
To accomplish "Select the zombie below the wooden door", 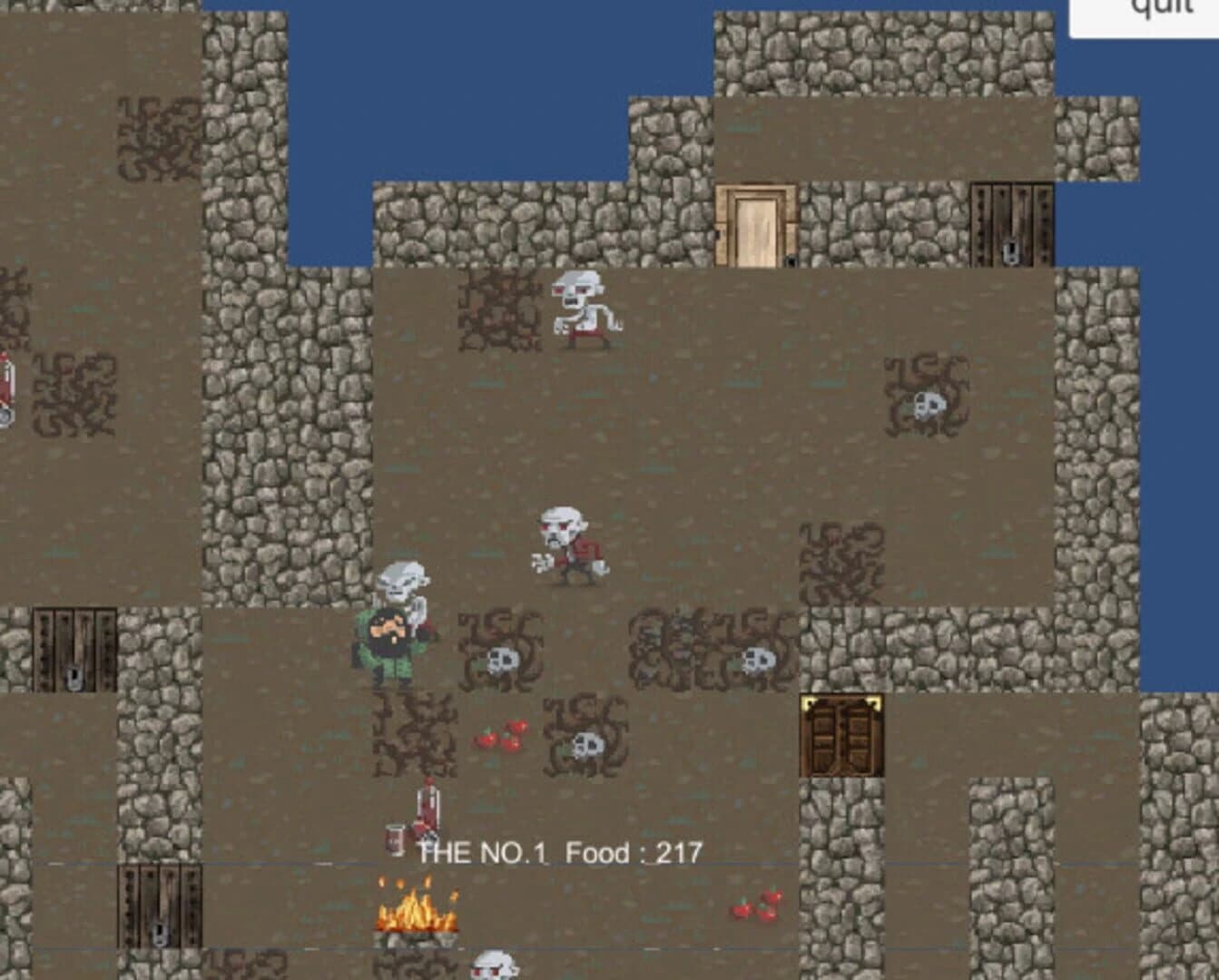I will [x=586, y=309].
